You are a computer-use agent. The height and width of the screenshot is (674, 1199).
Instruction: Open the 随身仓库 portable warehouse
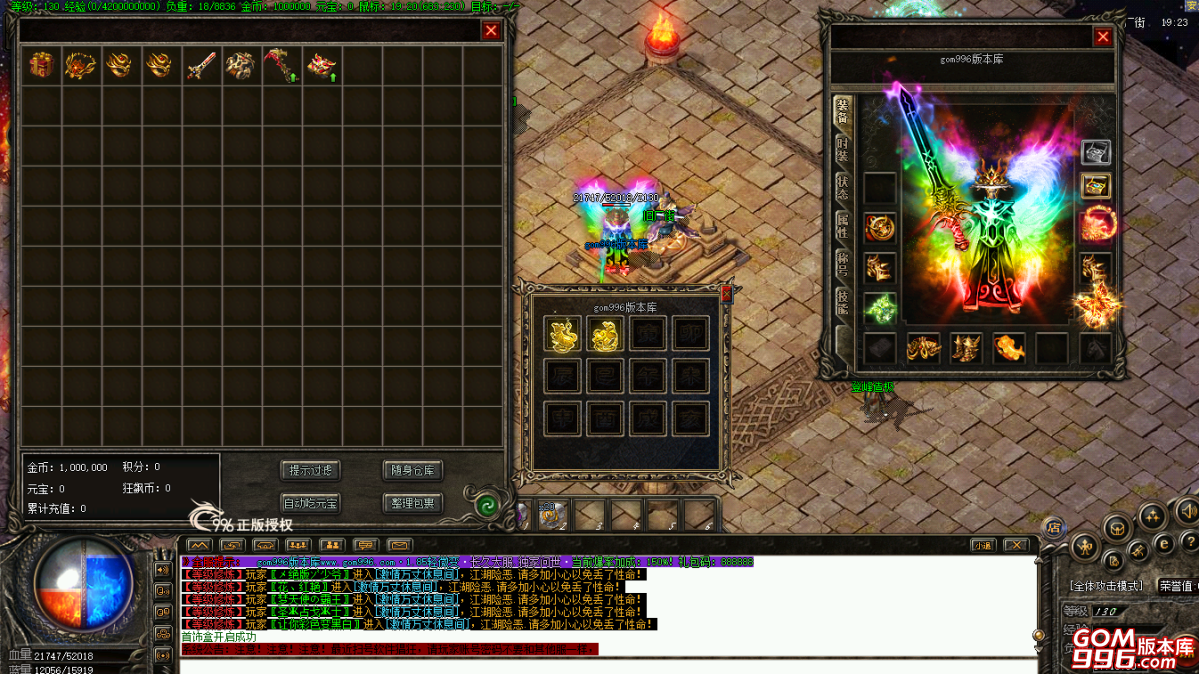pos(411,470)
